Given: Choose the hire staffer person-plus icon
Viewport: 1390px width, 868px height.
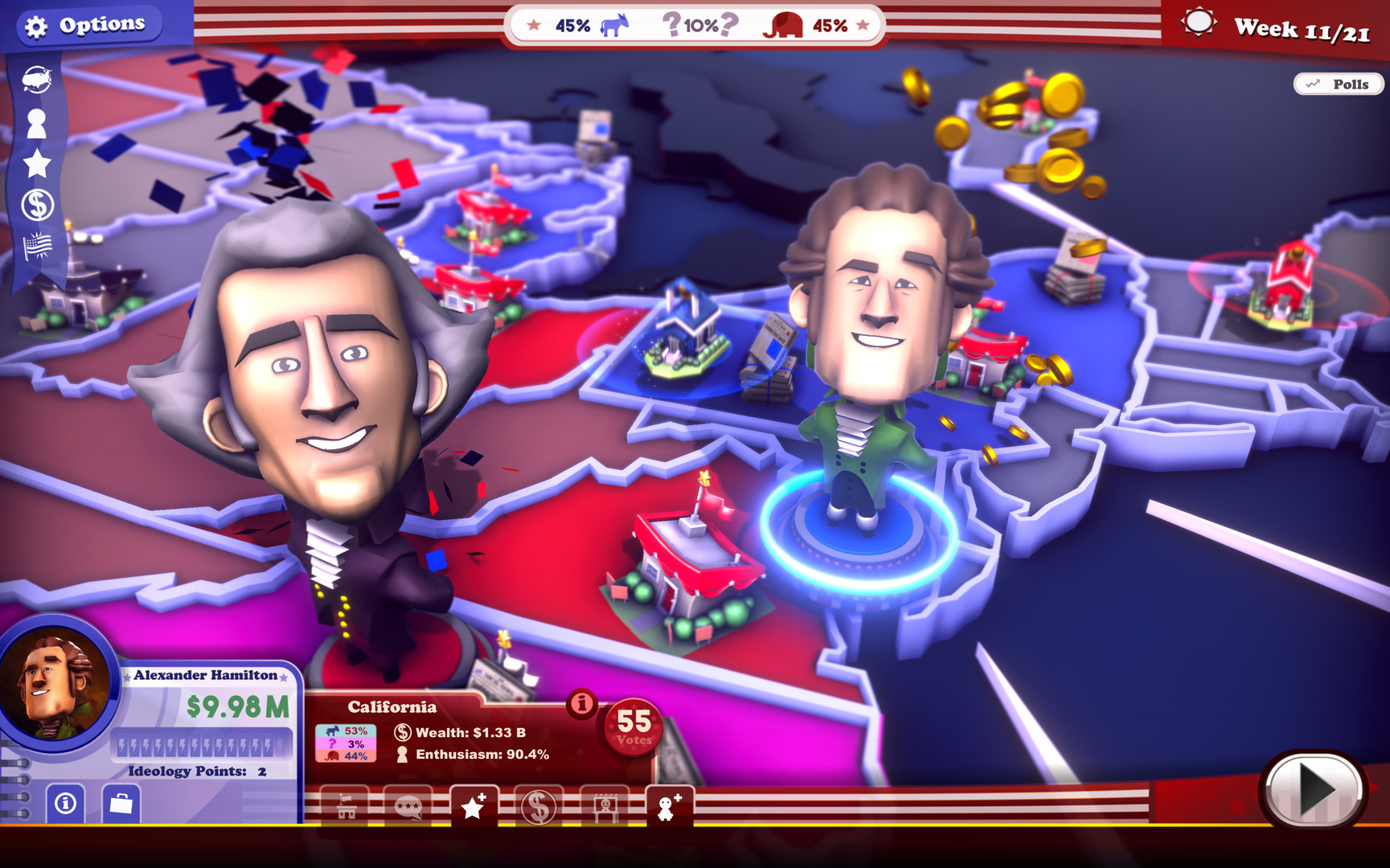Looking at the screenshot, I should (x=670, y=806).
